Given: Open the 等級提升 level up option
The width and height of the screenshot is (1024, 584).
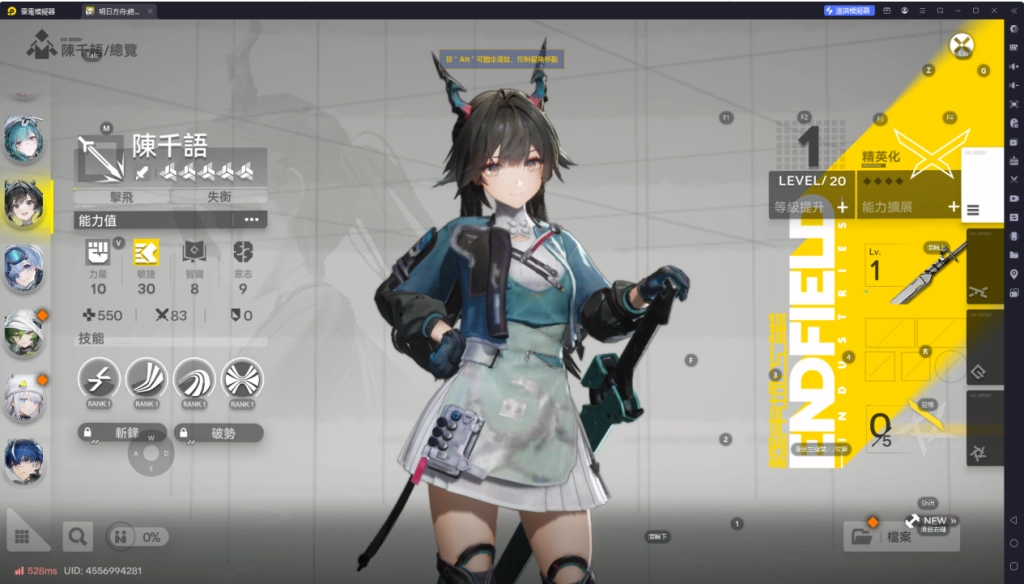Looking at the screenshot, I should 810,207.
